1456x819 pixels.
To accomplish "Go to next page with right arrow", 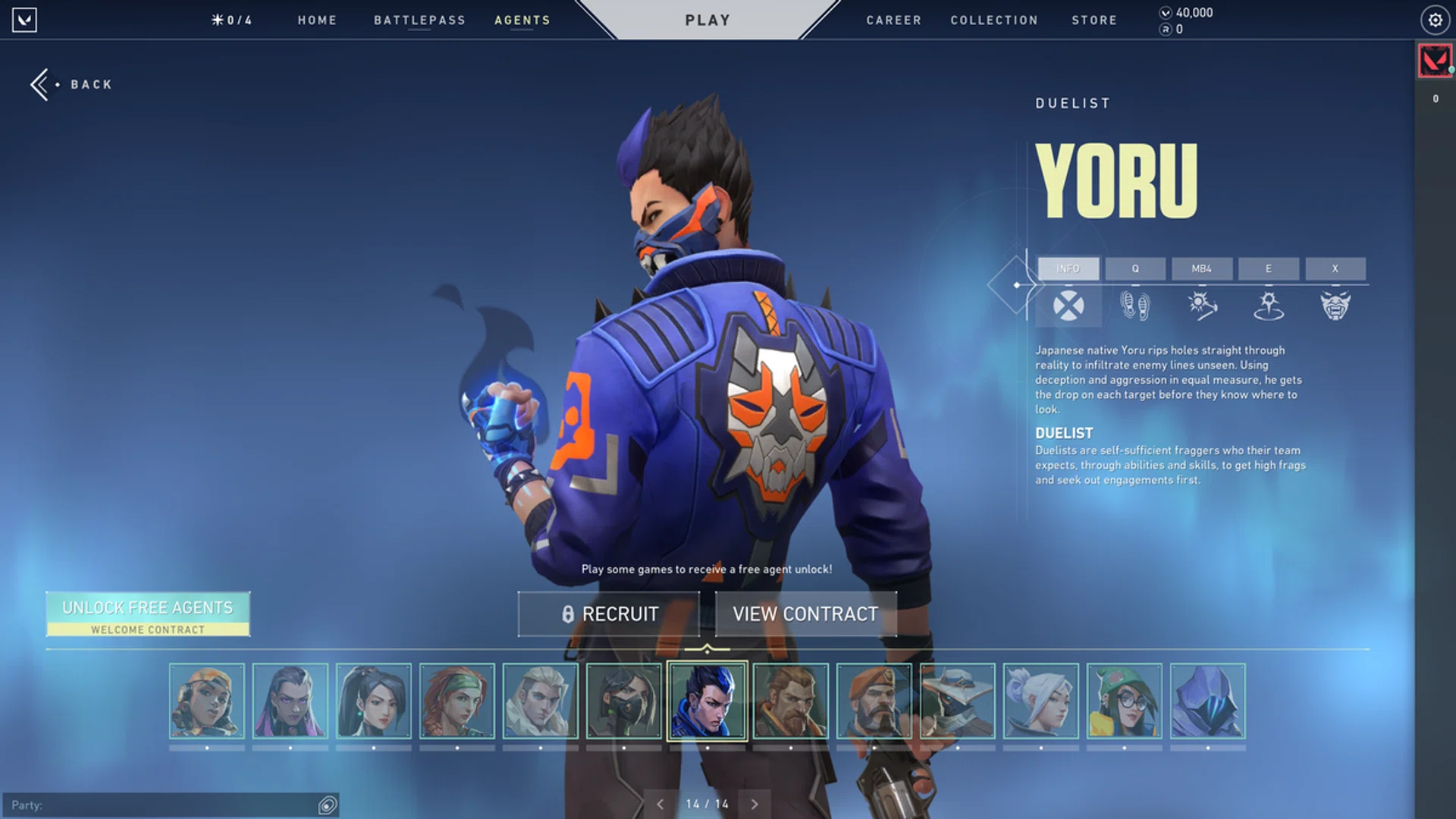I will [755, 805].
